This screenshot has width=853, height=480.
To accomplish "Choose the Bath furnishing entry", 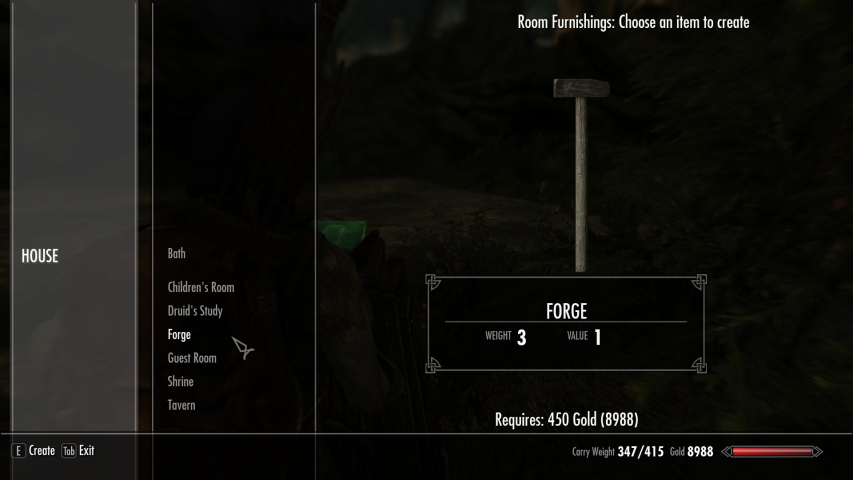I will click(x=177, y=254).
